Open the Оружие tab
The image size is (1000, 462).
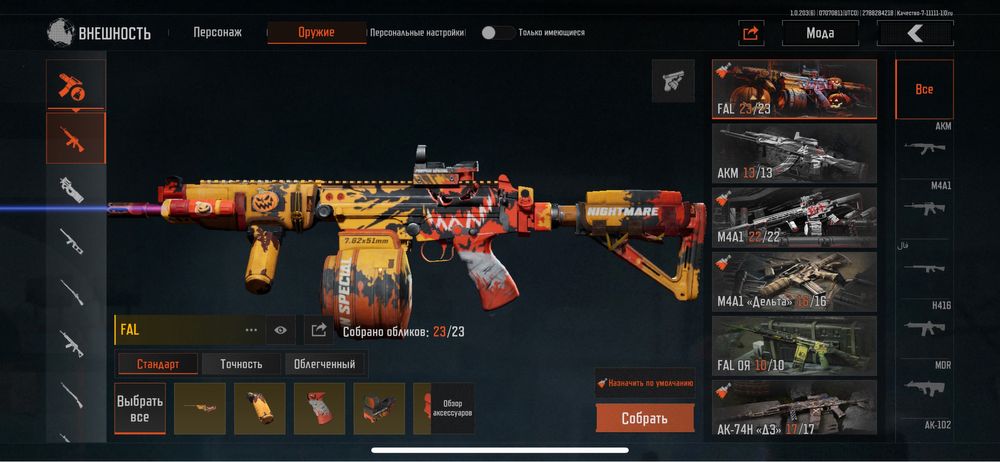click(316, 33)
